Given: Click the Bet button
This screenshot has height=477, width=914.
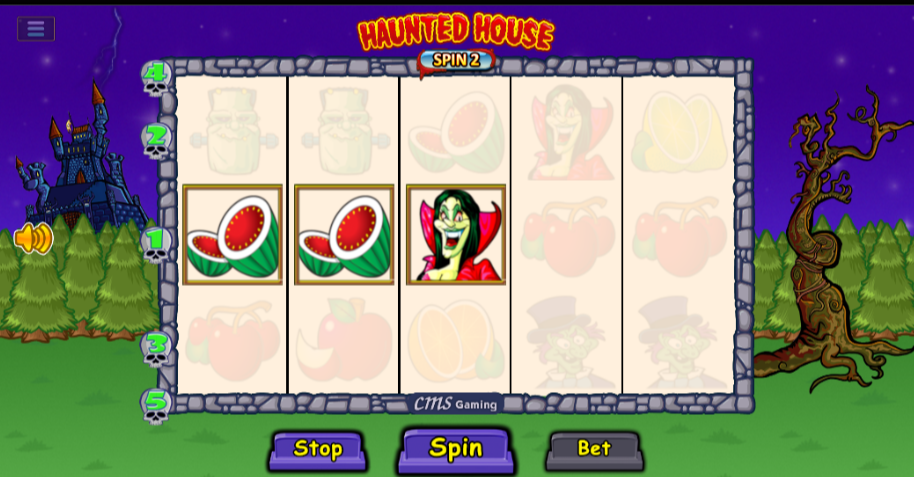Looking at the screenshot, I should (594, 449).
